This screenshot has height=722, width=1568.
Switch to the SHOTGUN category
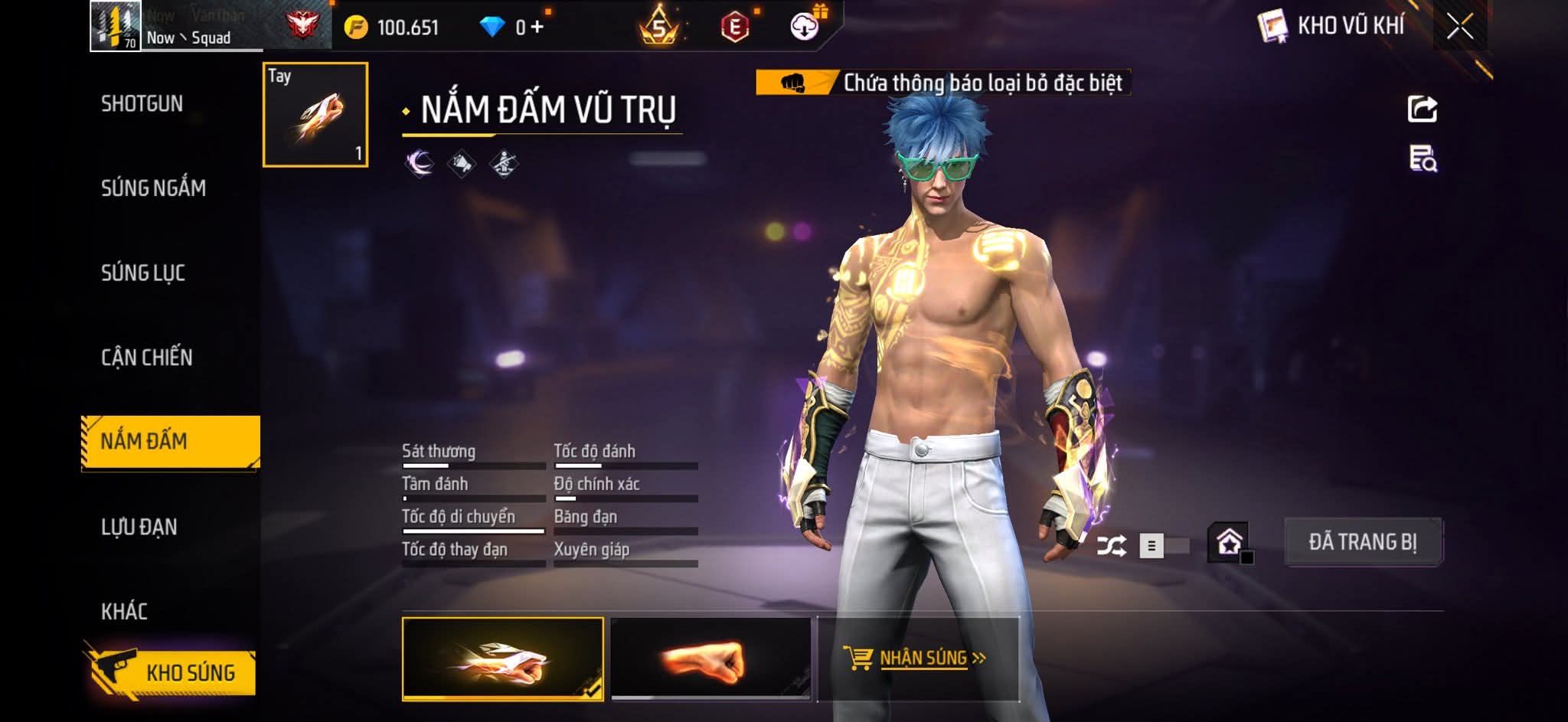tap(142, 103)
